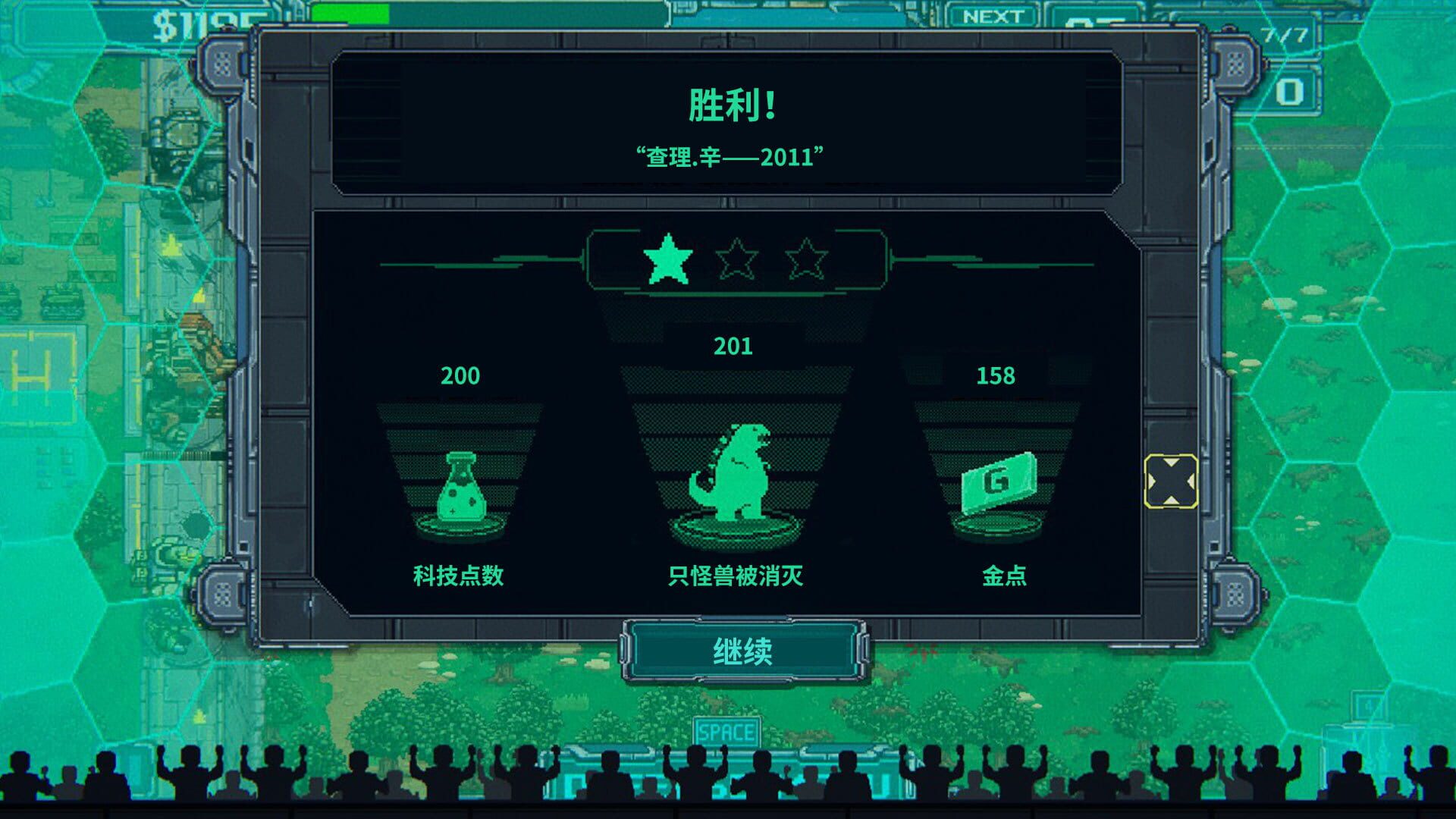
Task: Select the gold 'G' card icon for 金点
Action: (x=999, y=485)
